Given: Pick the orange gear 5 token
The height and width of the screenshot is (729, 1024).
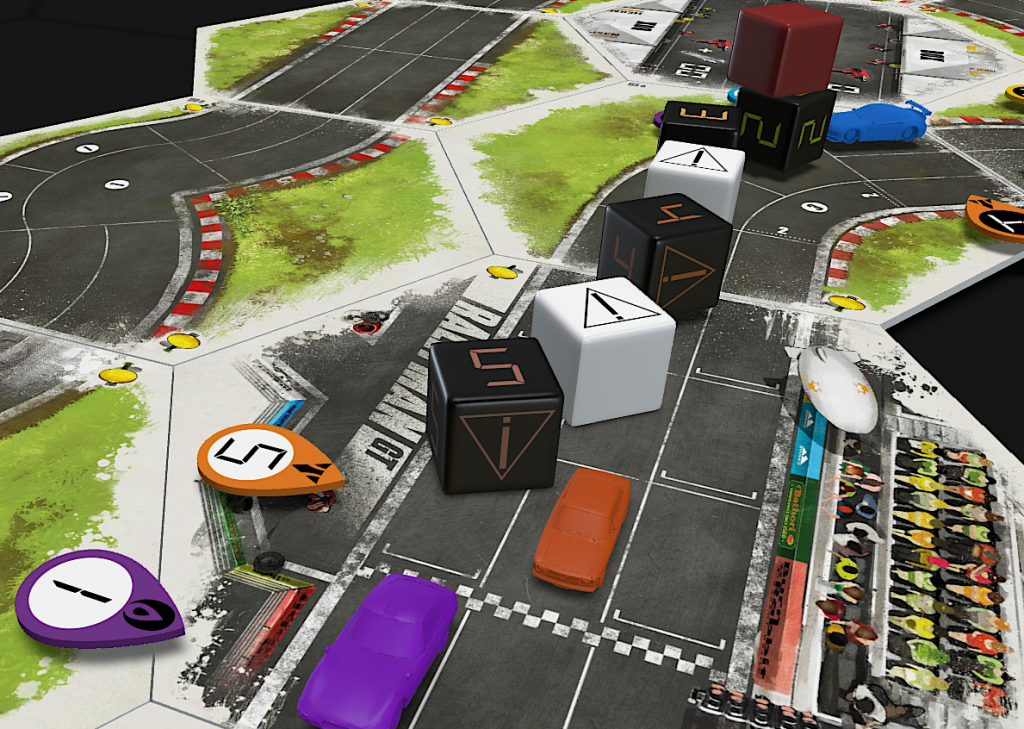Looking at the screenshot, I should click(x=268, y=460).
